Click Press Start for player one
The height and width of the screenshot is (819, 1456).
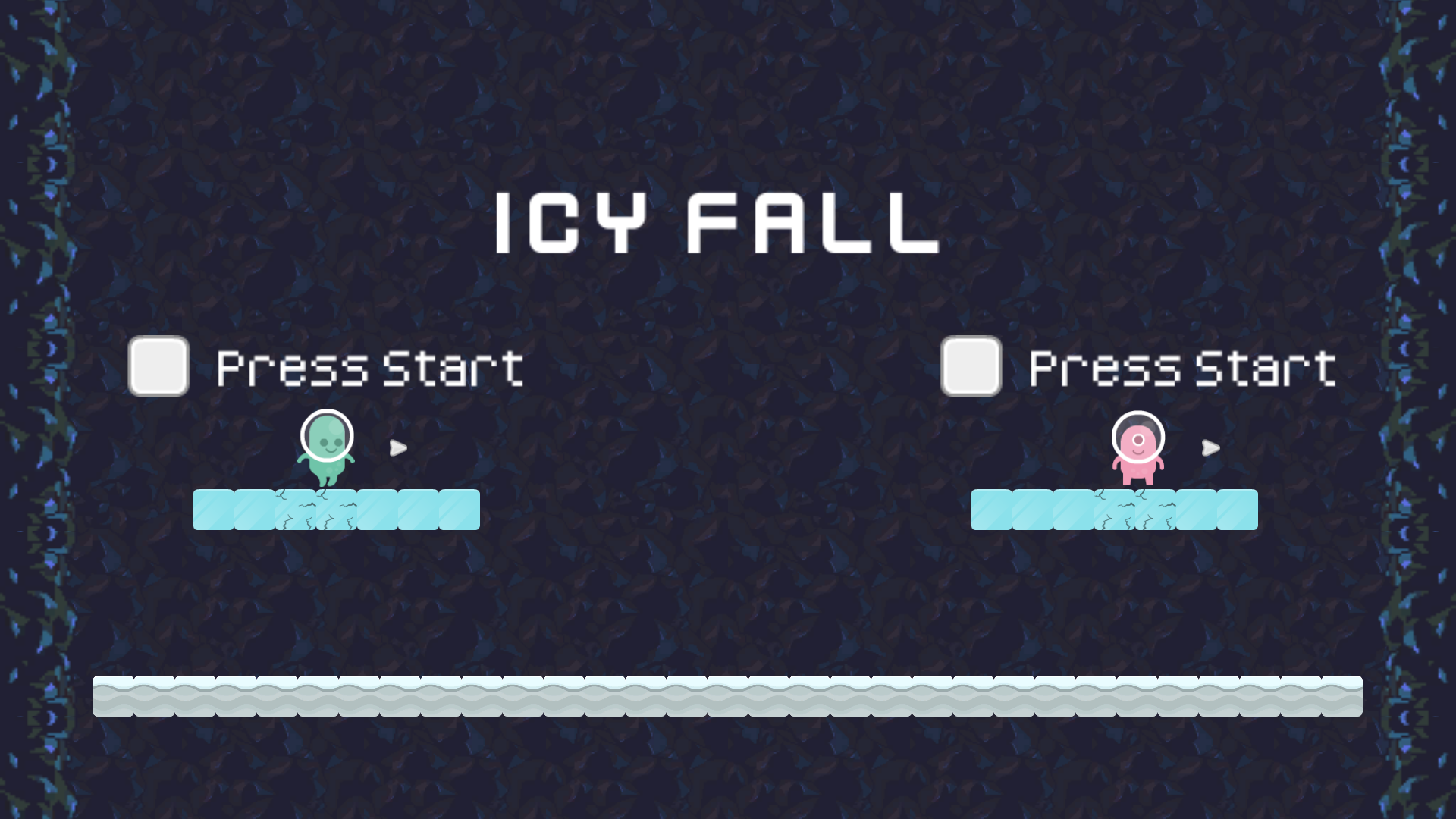[369, 366]
